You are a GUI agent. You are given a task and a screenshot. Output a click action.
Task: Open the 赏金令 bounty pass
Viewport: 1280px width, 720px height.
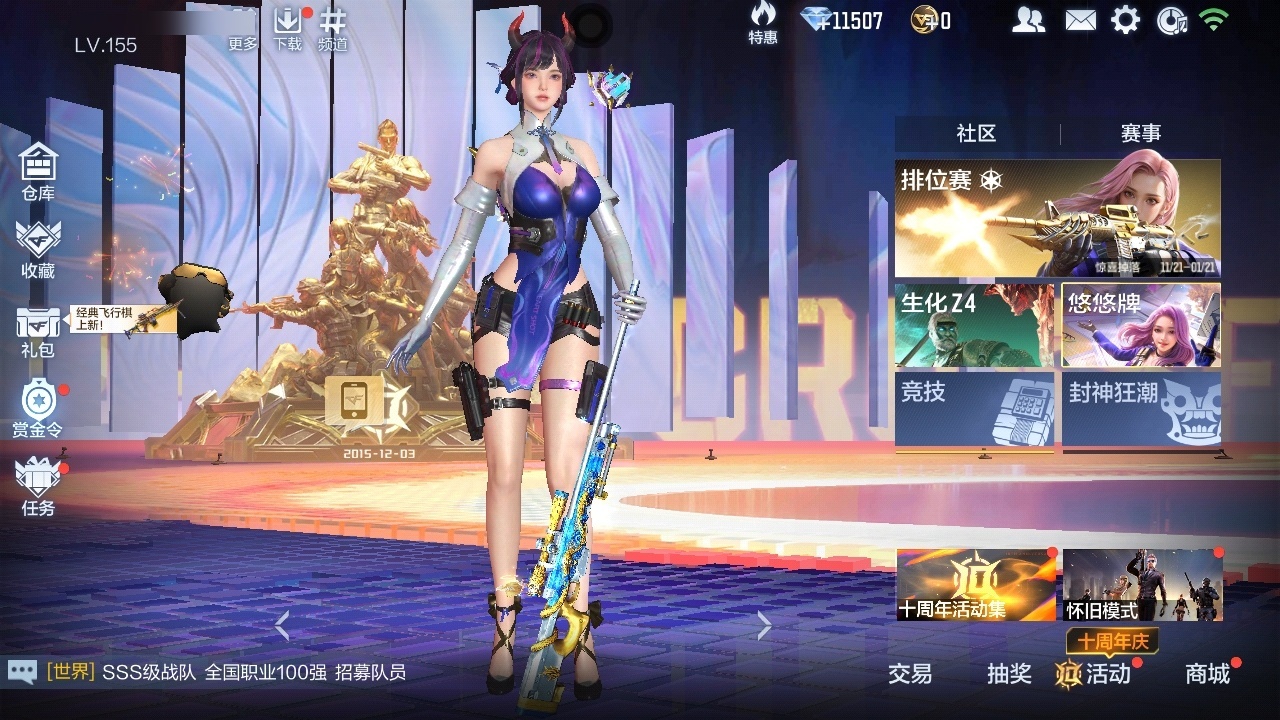[38, 408]
